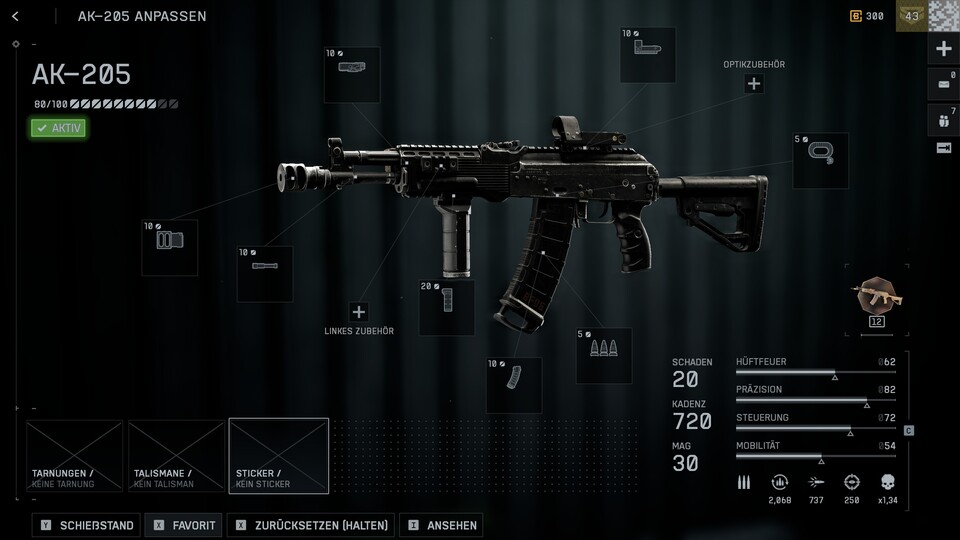960x540 pixels.
Task: Open the Schießstand firing range
Action: pos(87,525)
